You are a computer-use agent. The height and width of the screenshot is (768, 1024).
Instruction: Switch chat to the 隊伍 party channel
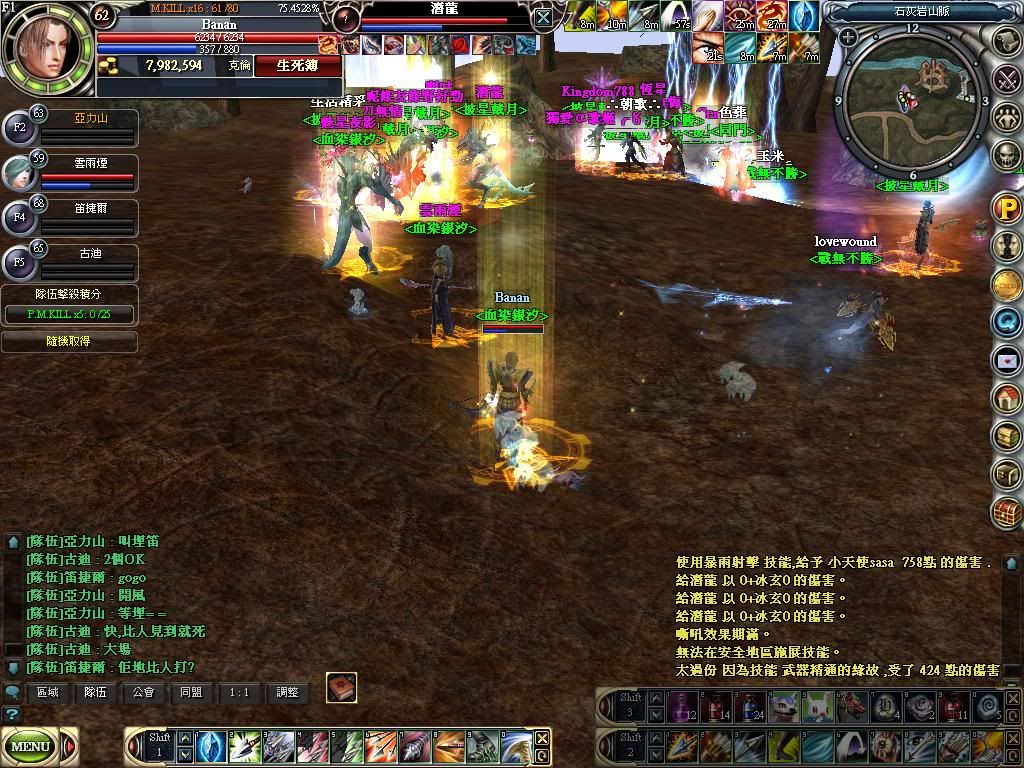tap(96, 691)
